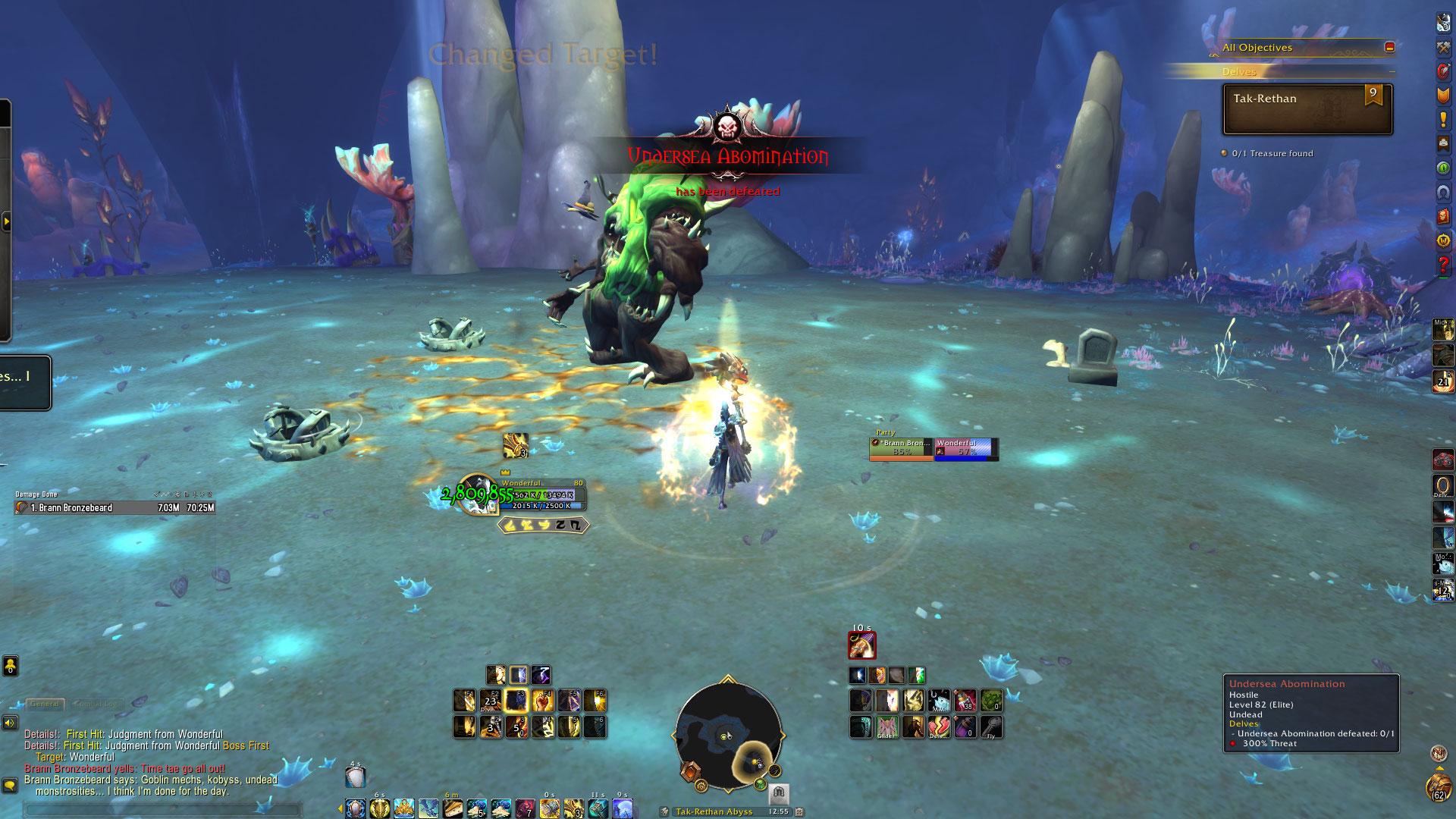The image size is (1456, 819).
Task: Open the yellow exclamation quest log button
Action: [1443, 119]
